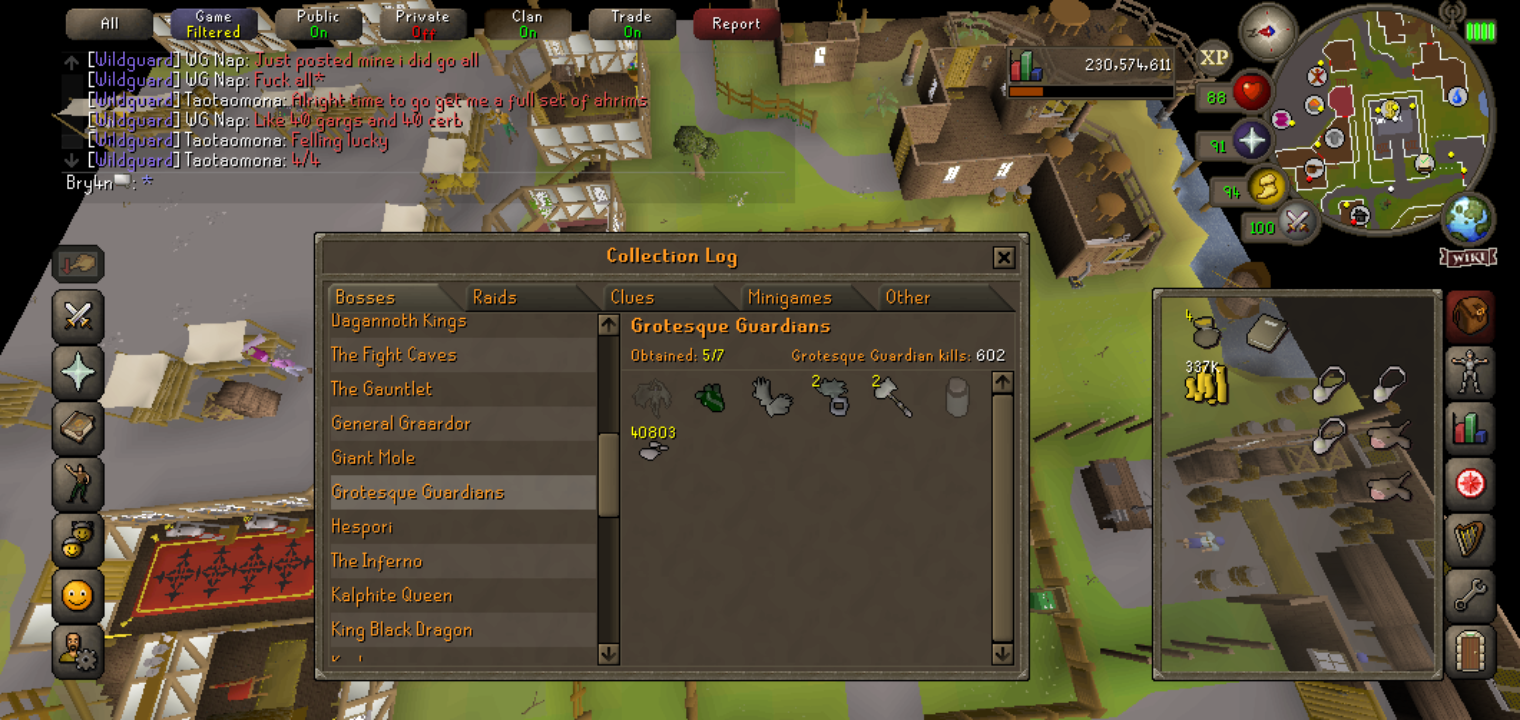Open the Wiki lookup button
Screen dimensions: 1520x720
tap(1467, 257)
